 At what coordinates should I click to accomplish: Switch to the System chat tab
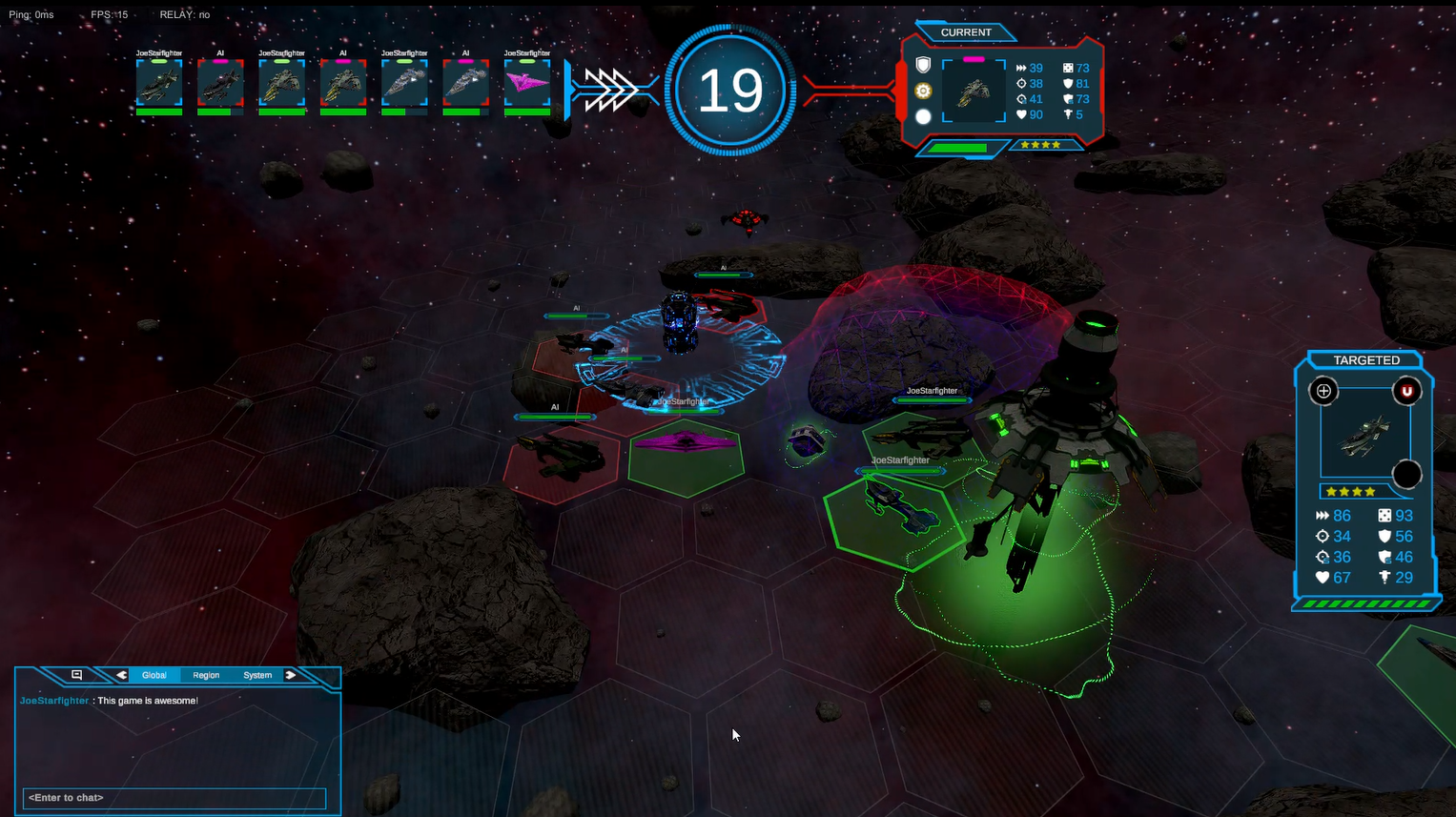pos(256,675)
